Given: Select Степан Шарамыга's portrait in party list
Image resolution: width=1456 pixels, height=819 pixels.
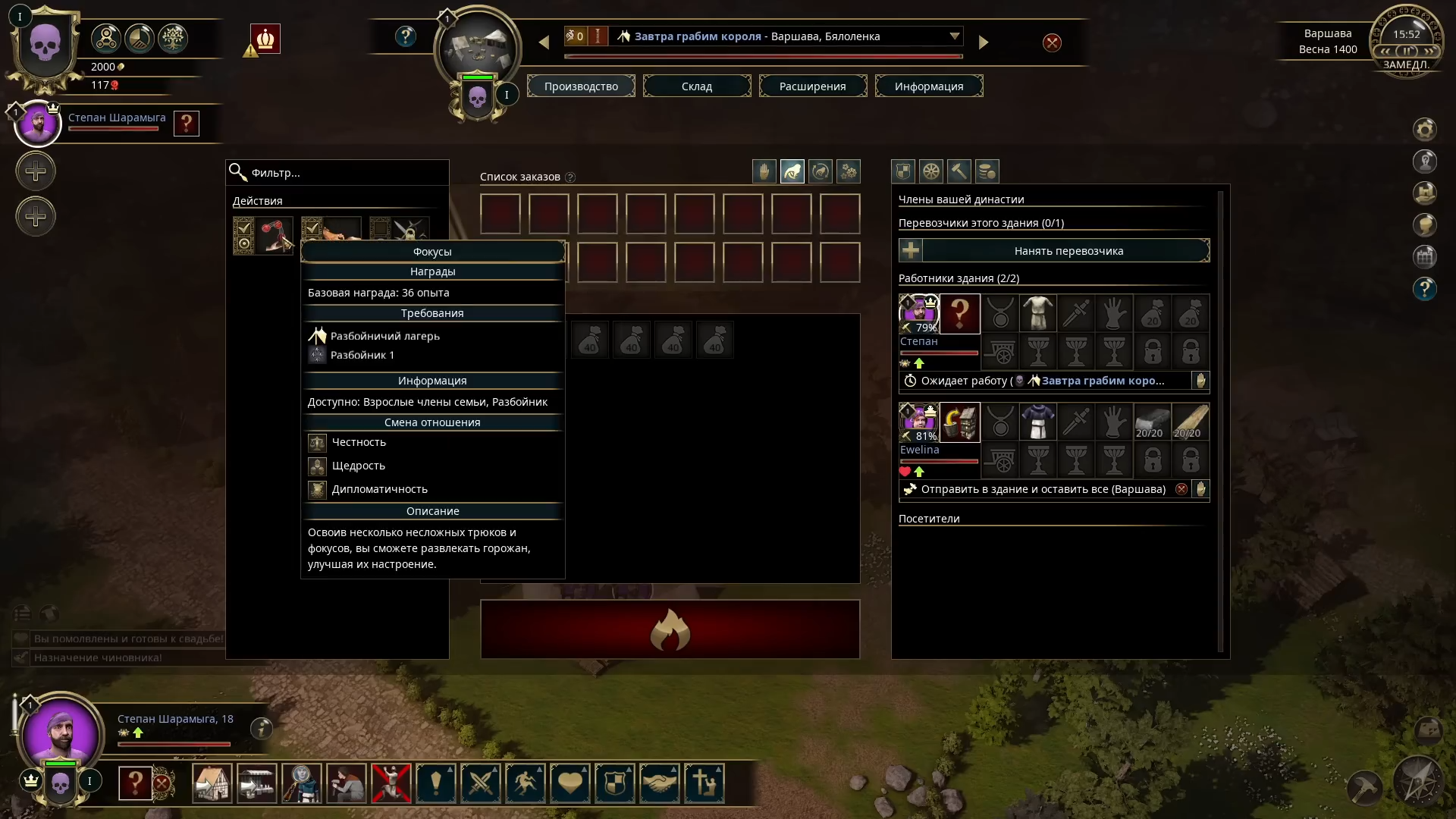Looking at the screenshot, I should point(38,124).
